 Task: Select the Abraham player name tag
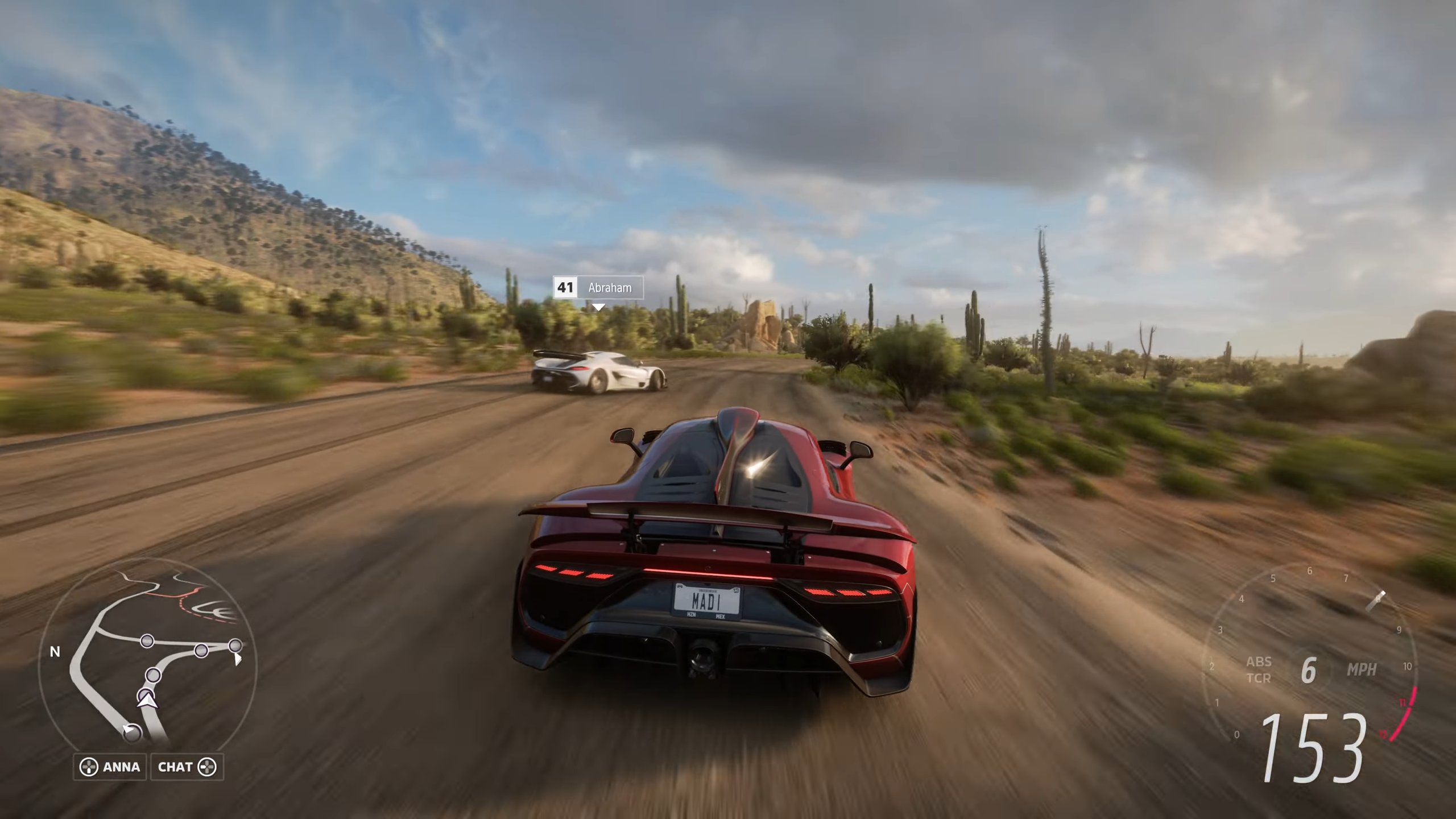click(x=598, y=288)
